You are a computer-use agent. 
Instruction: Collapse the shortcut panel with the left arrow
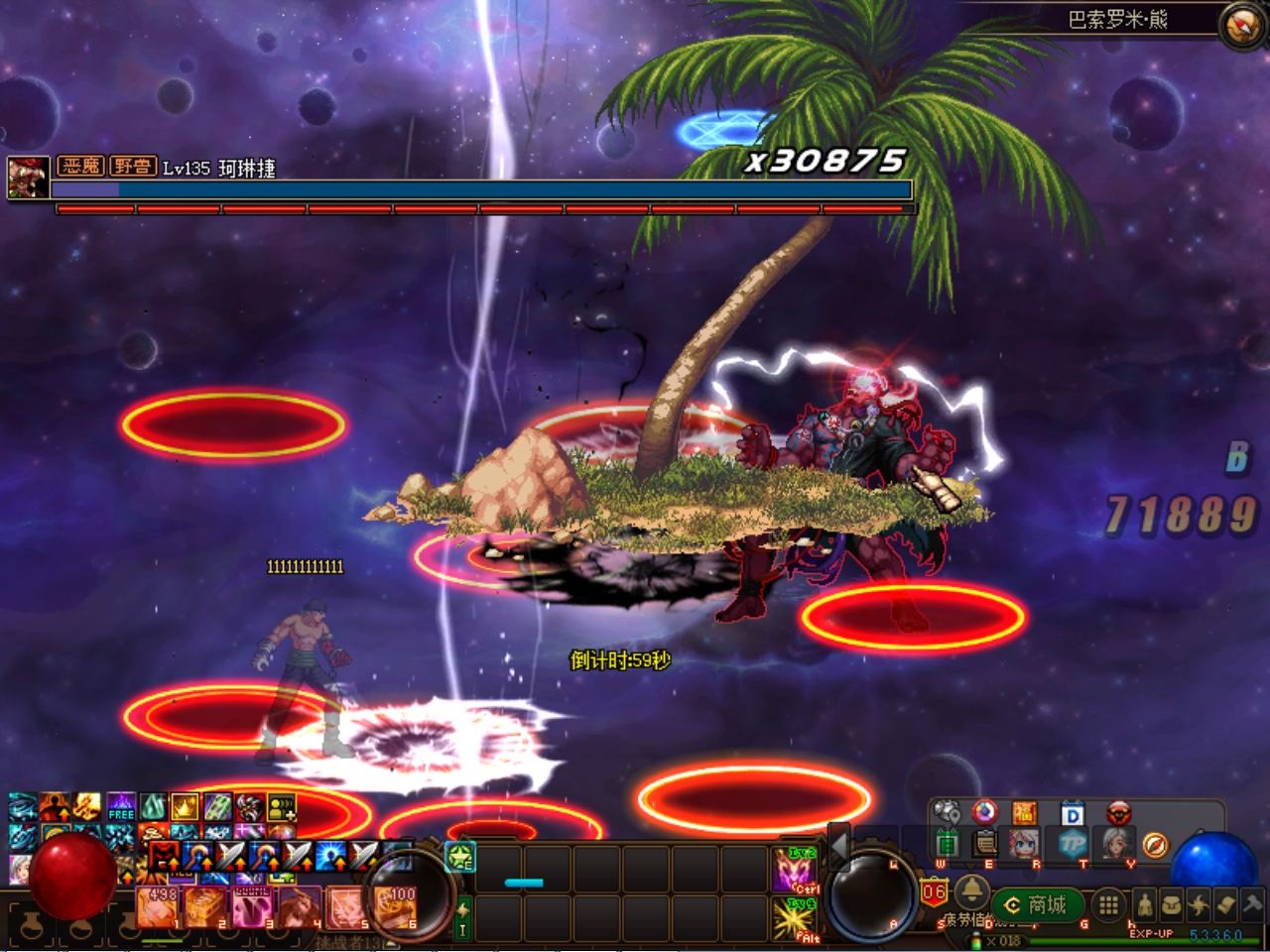tap(839, 845)
